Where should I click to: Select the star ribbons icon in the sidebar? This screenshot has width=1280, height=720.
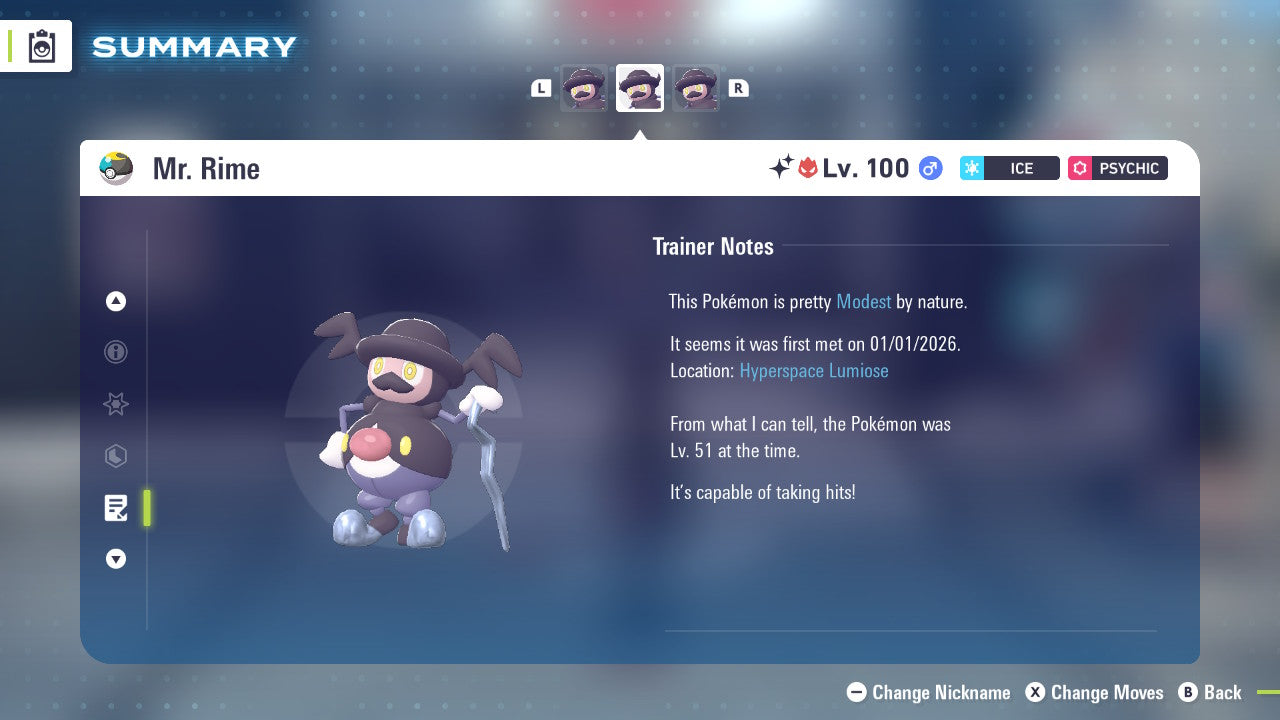(116, 405)
